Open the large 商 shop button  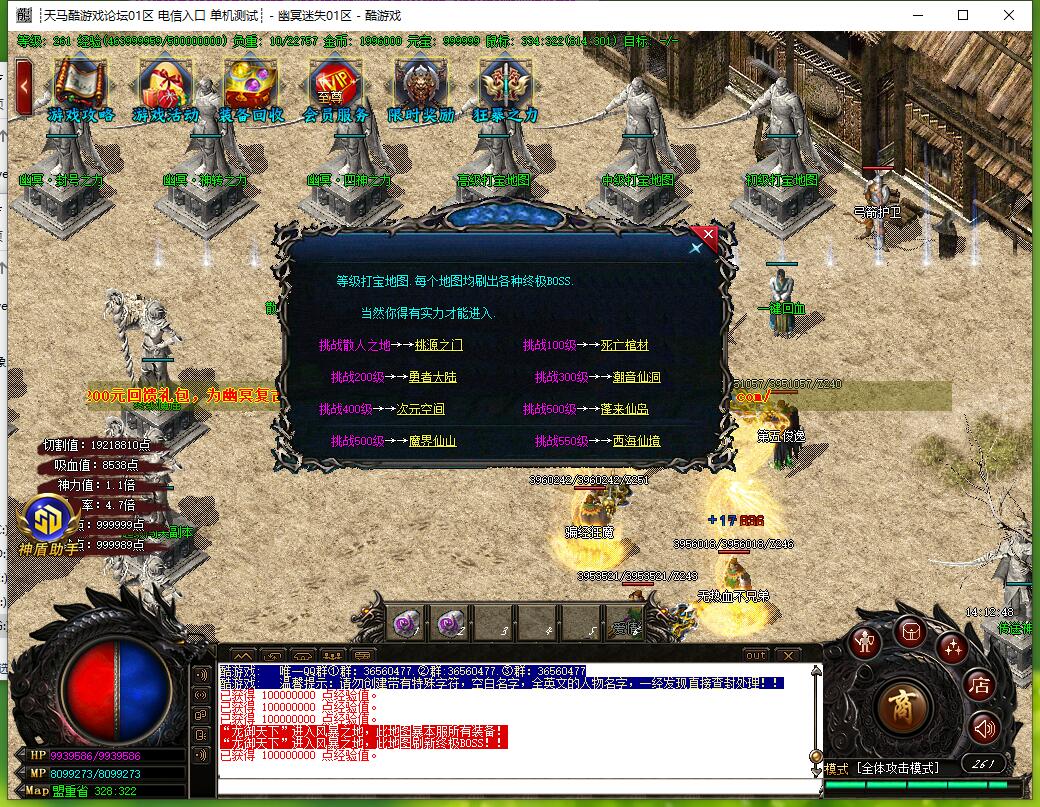point(904,706)
